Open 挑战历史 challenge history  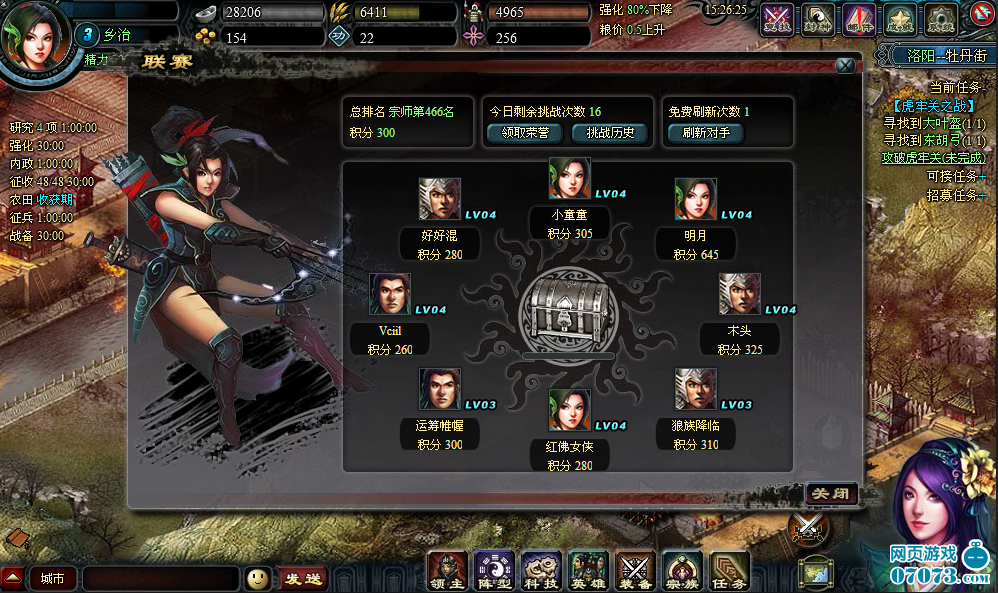pyautogui.click(x=609, y=133)
